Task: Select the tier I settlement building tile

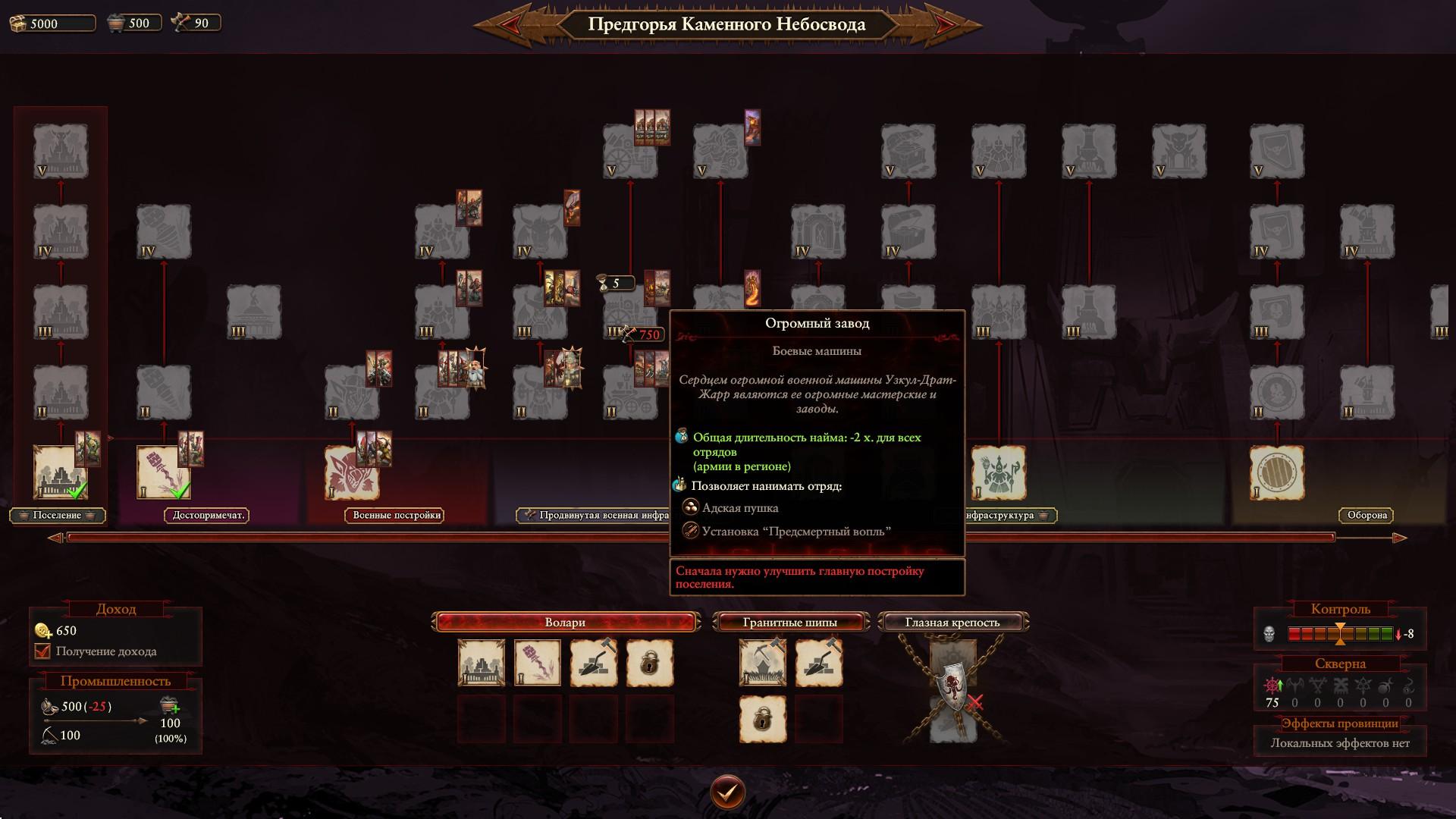Action: [x=60, y=472]
